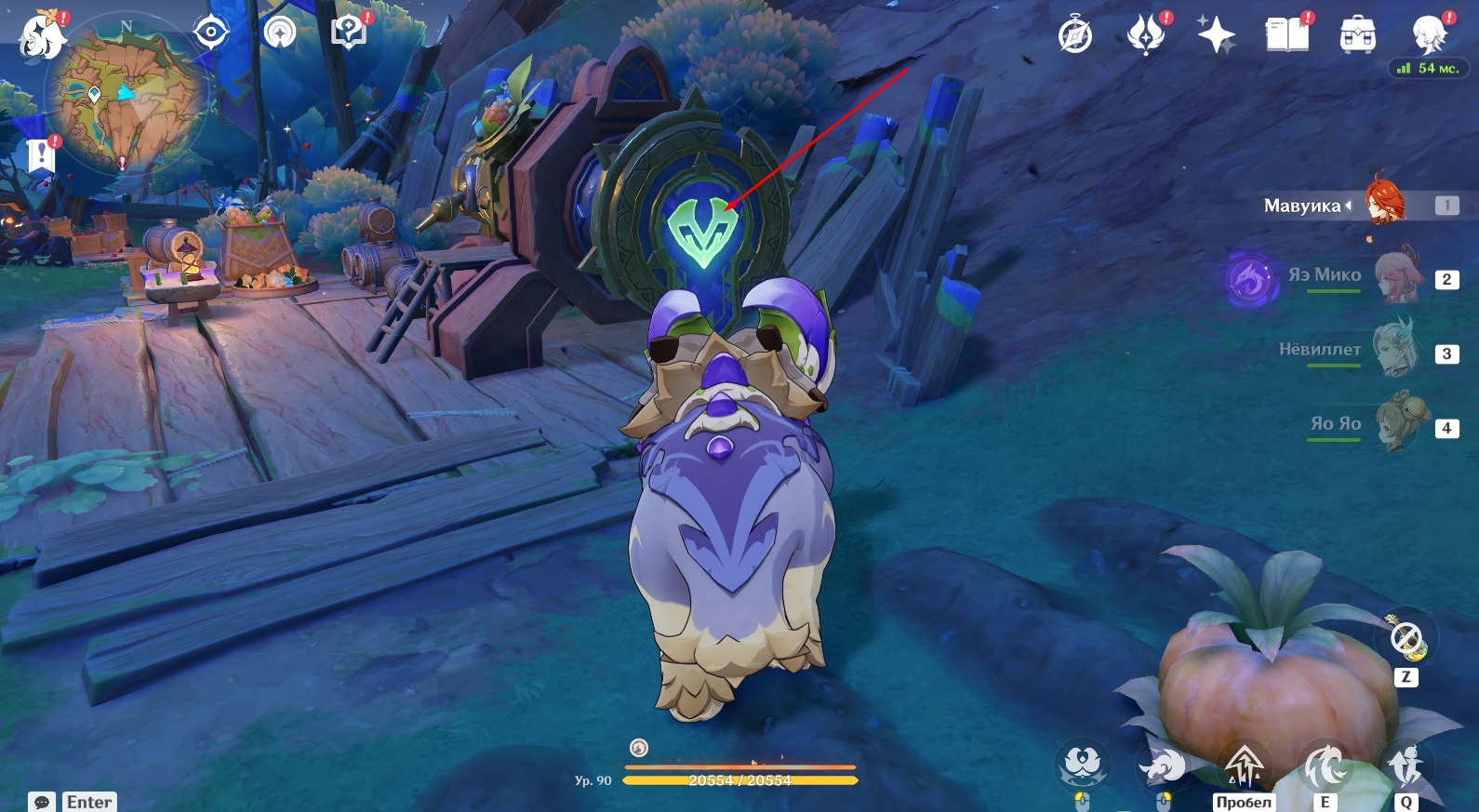Activate the elemental burst icon

(x=1406, y=767)
